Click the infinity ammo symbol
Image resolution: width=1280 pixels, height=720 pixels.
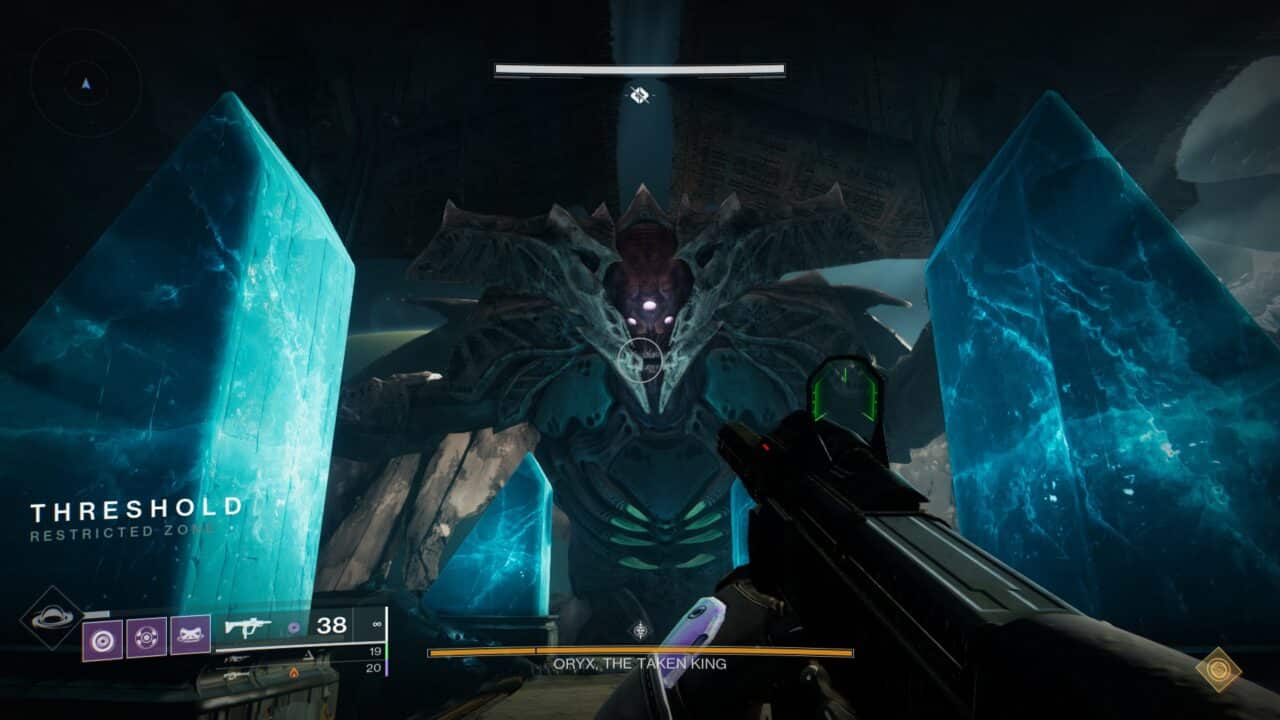(x=377, y=622)
